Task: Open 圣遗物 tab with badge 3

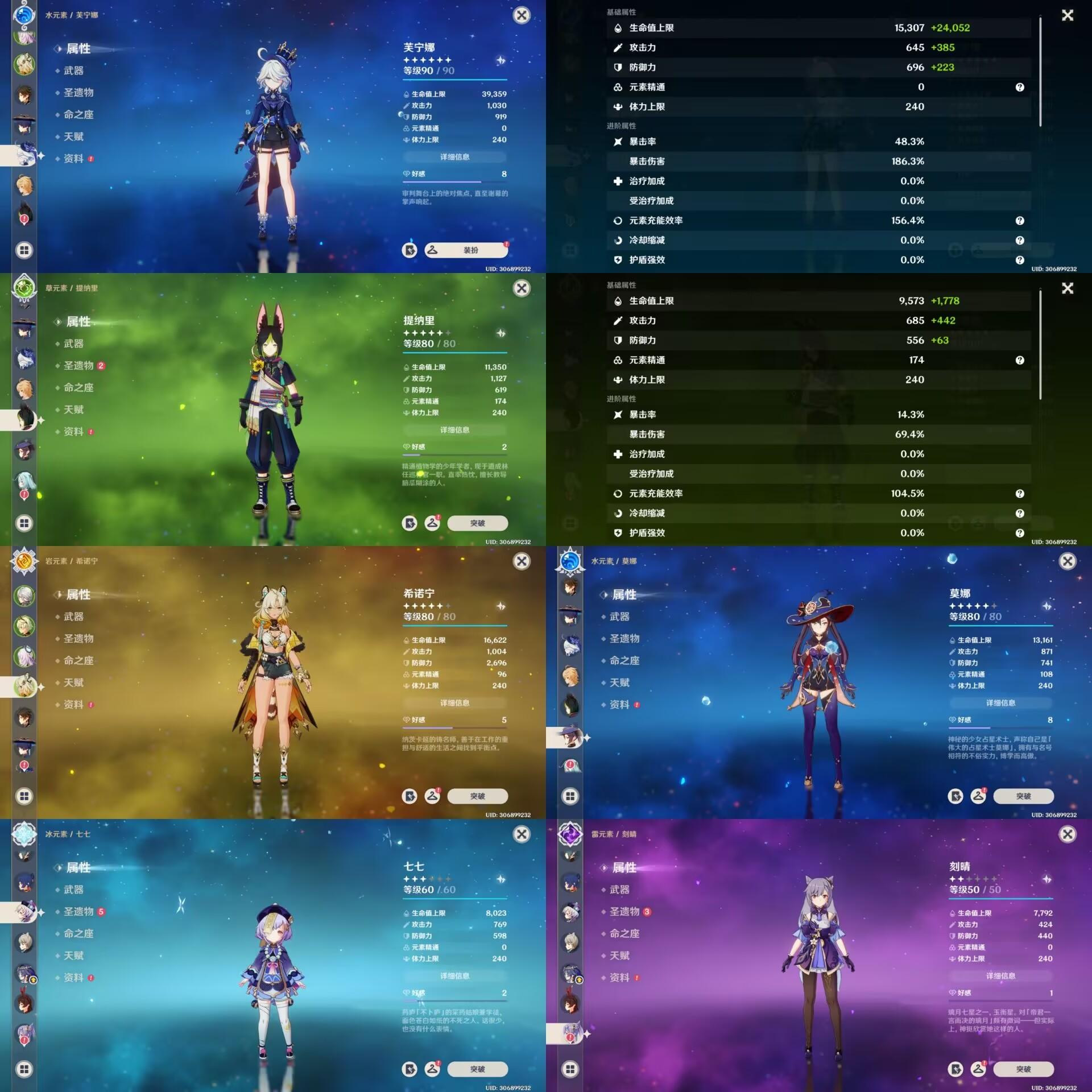Action: coord(624,912)
